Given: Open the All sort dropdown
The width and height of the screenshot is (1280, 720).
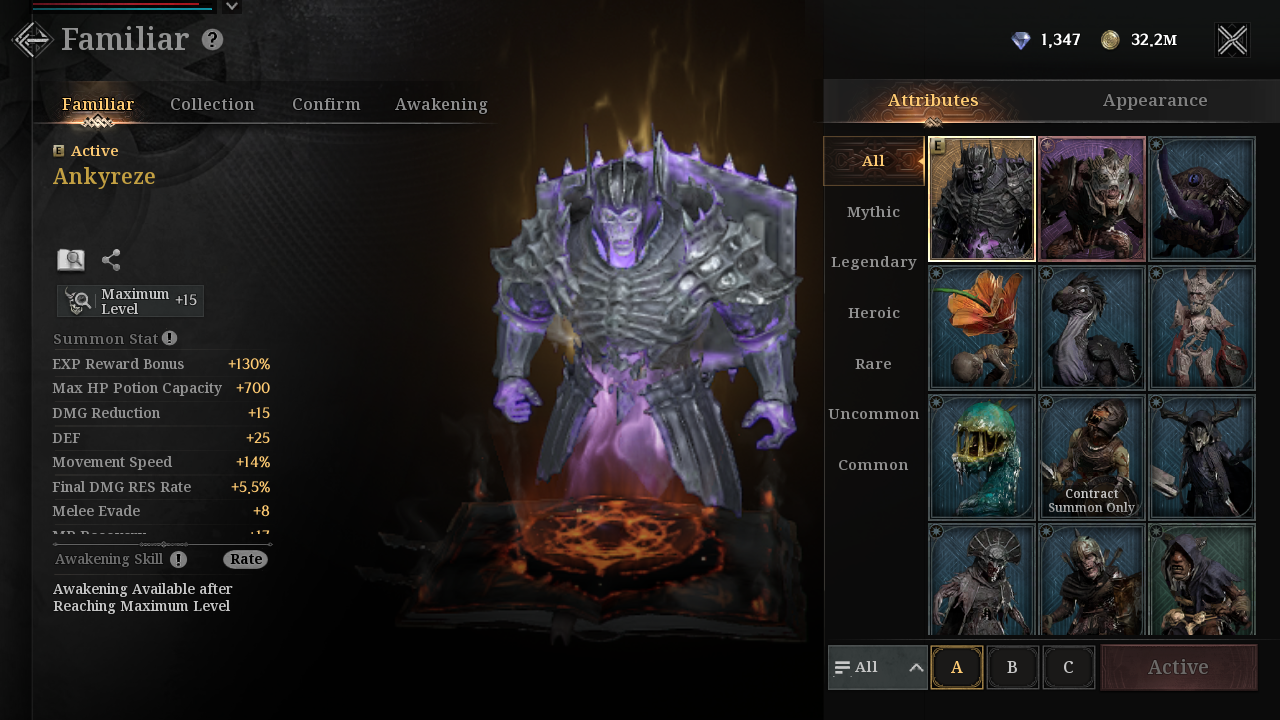Looking at the screenshot, I should pyautogui.click(x=878, y=668).
